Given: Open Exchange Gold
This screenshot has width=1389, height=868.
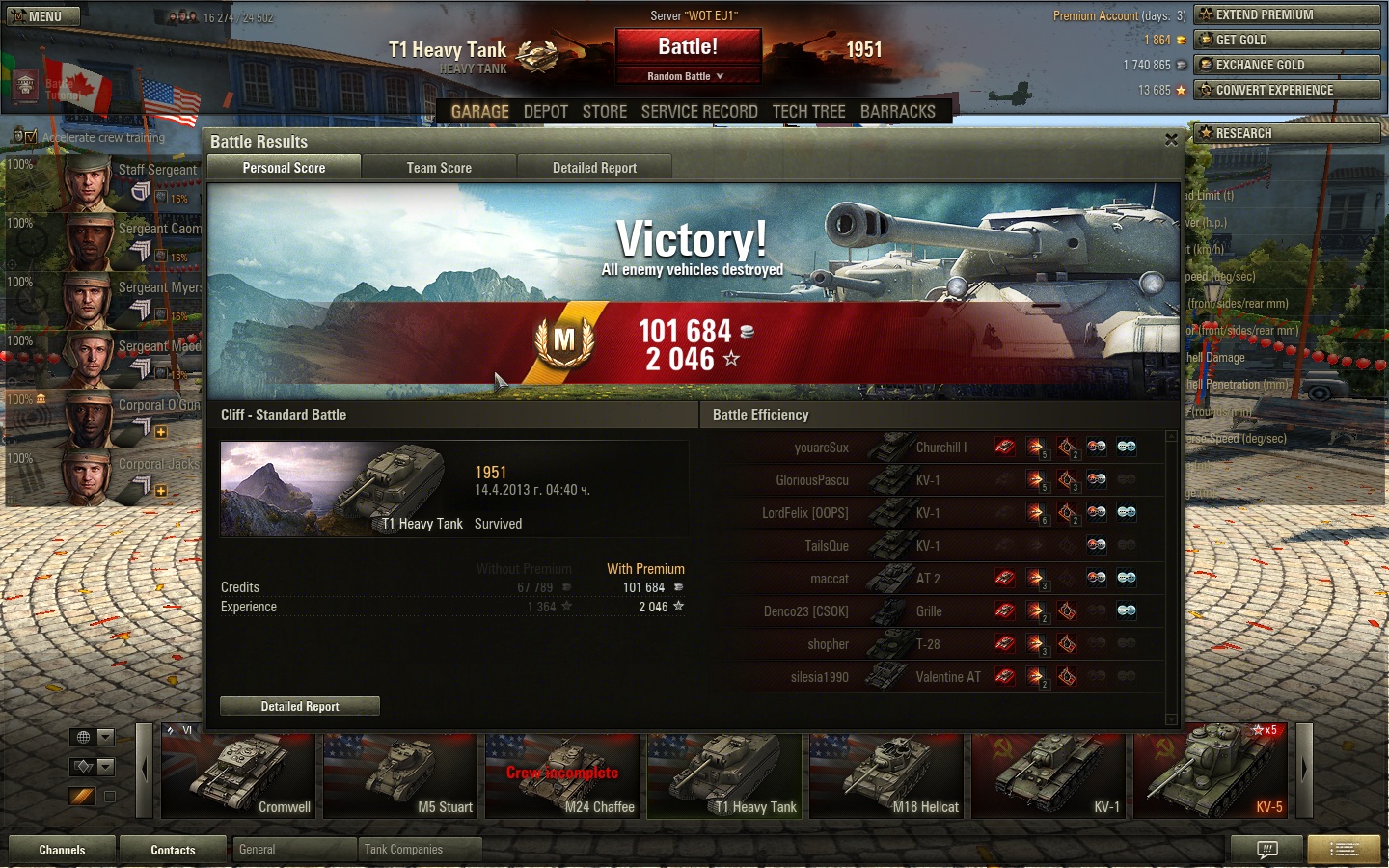Looking at the screenshot, I should coord(1287,65).
